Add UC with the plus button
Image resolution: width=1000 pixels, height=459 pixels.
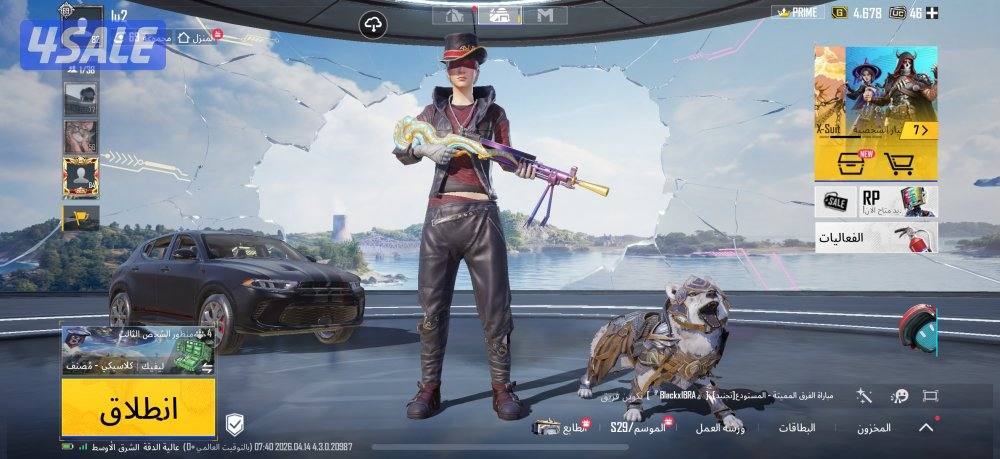point(932,12)
